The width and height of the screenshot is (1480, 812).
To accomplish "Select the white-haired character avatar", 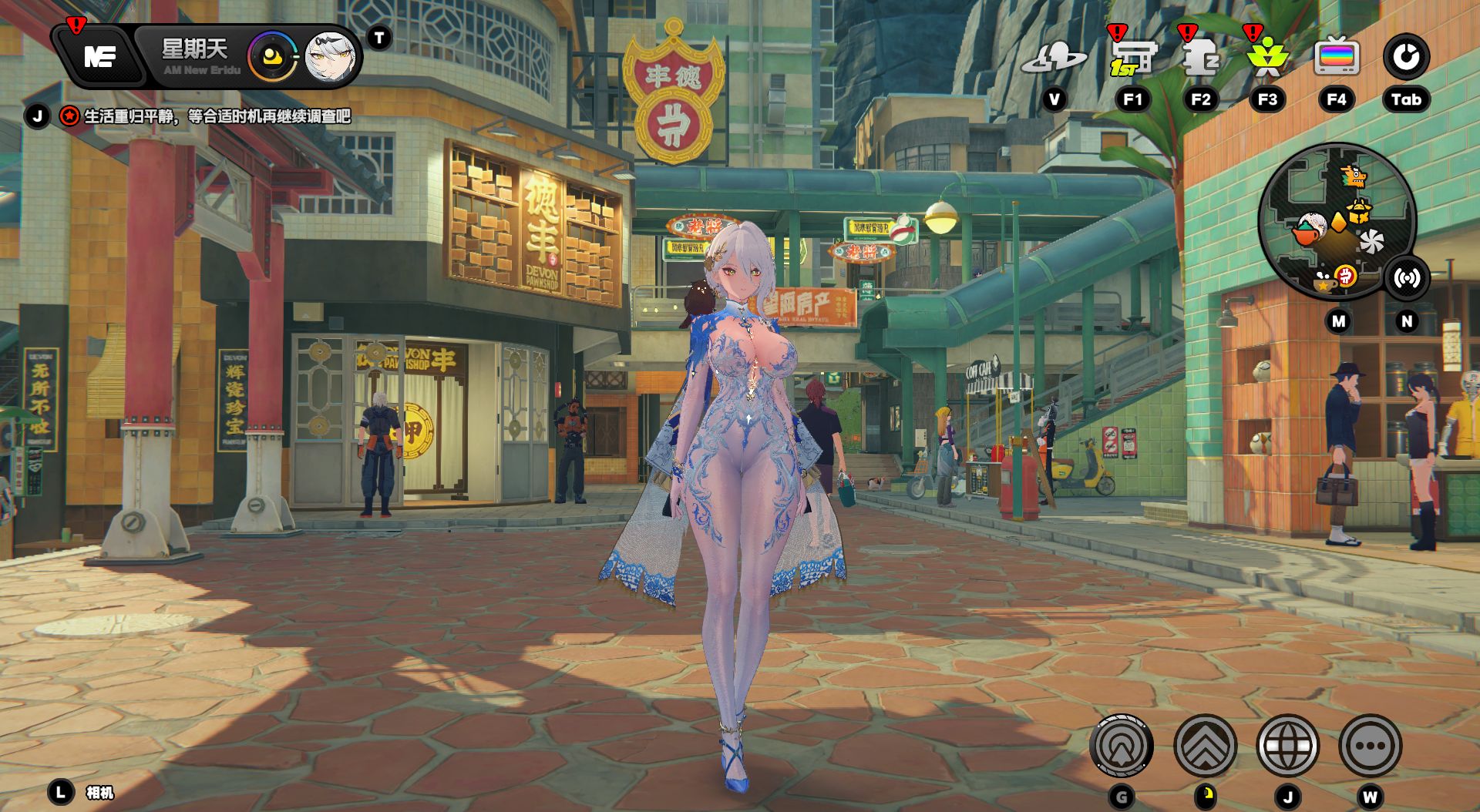I will (x=329, y=56).
